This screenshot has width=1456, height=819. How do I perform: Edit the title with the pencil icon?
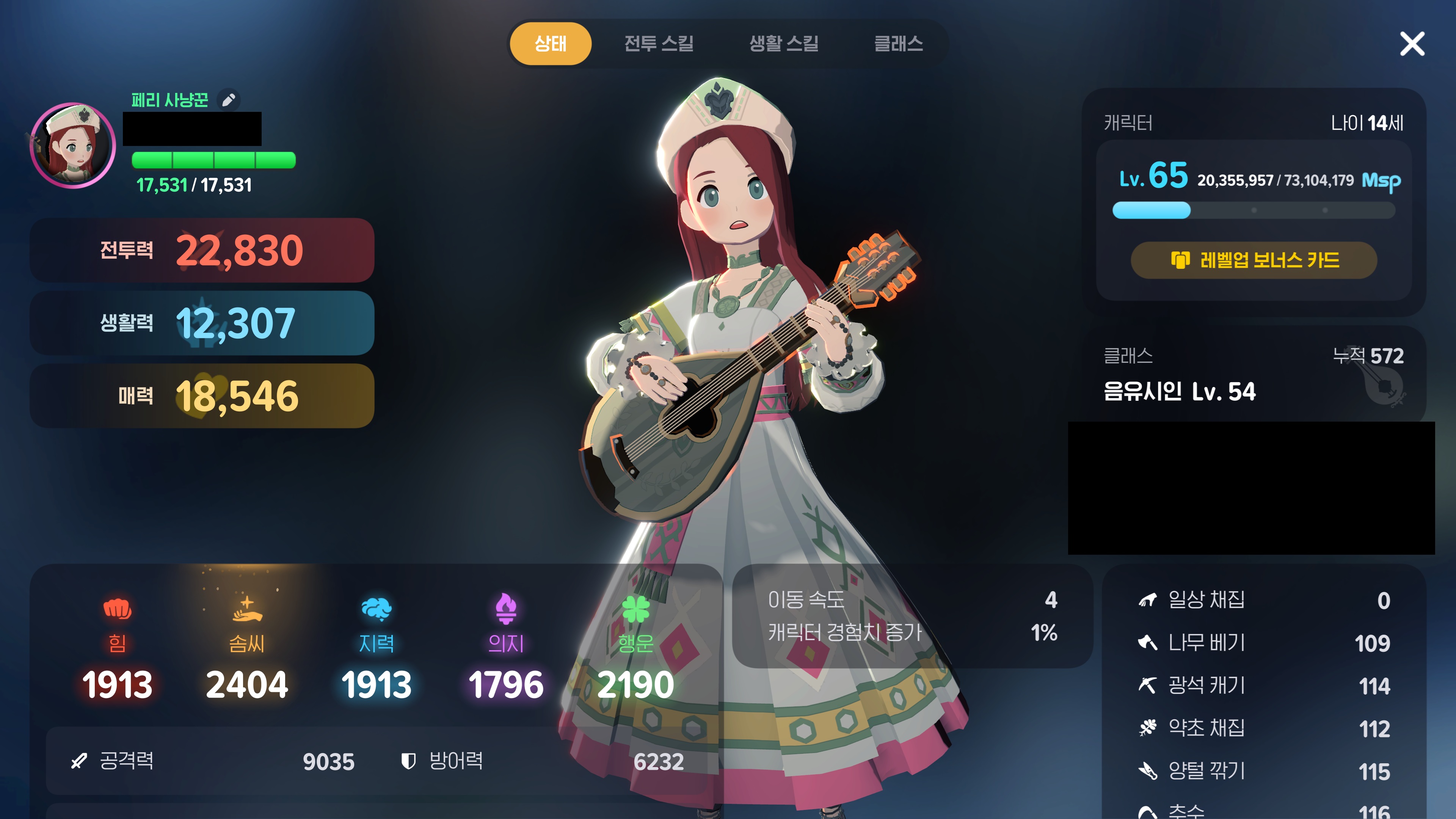[x=228, y=100]
